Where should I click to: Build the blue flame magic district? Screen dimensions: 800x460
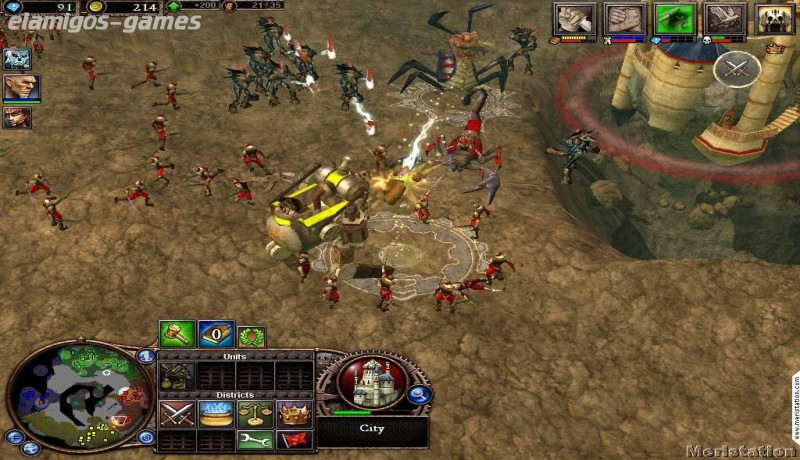tap(215, 413)
